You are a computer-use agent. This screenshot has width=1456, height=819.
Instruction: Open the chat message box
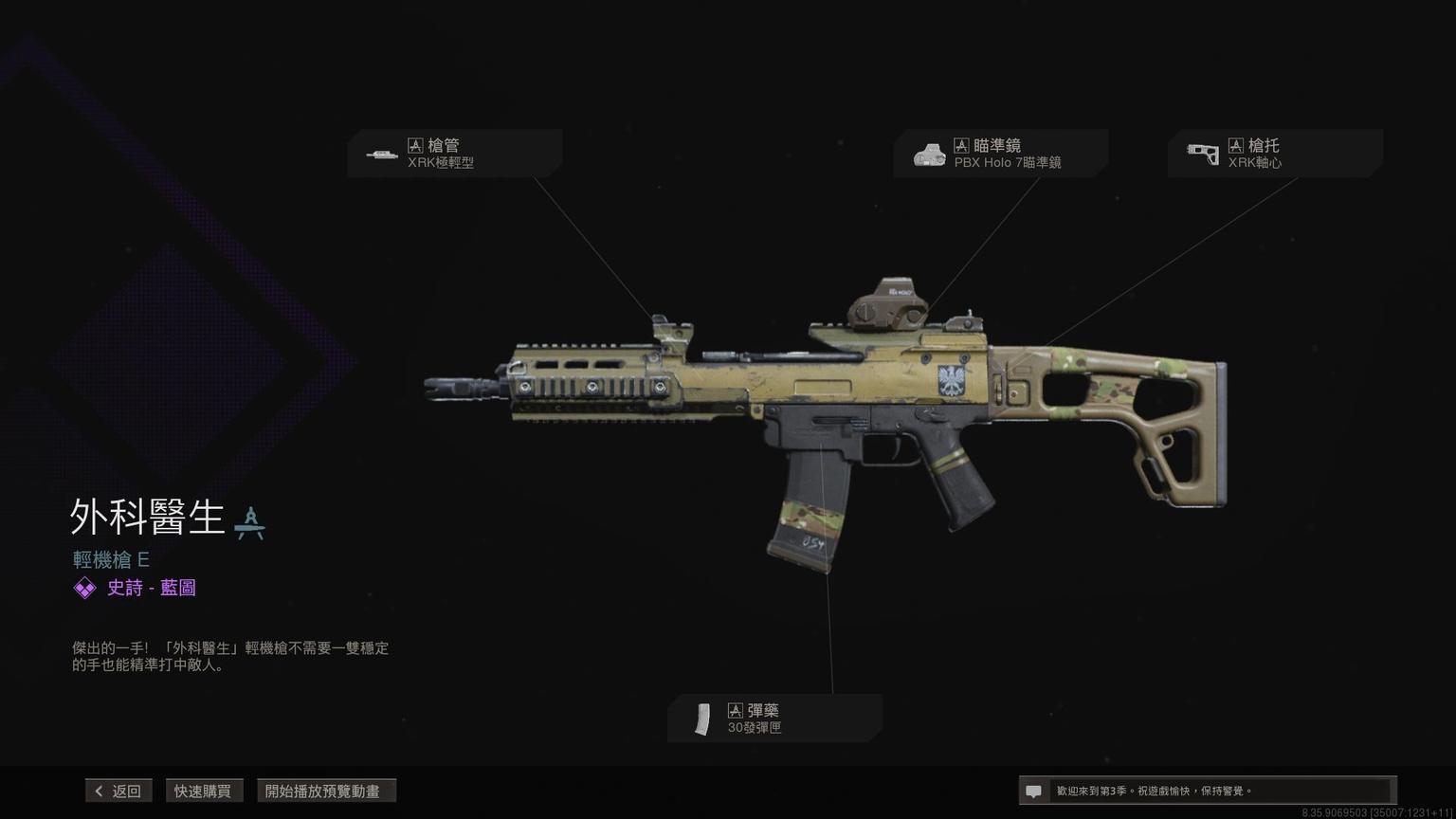1206,791
